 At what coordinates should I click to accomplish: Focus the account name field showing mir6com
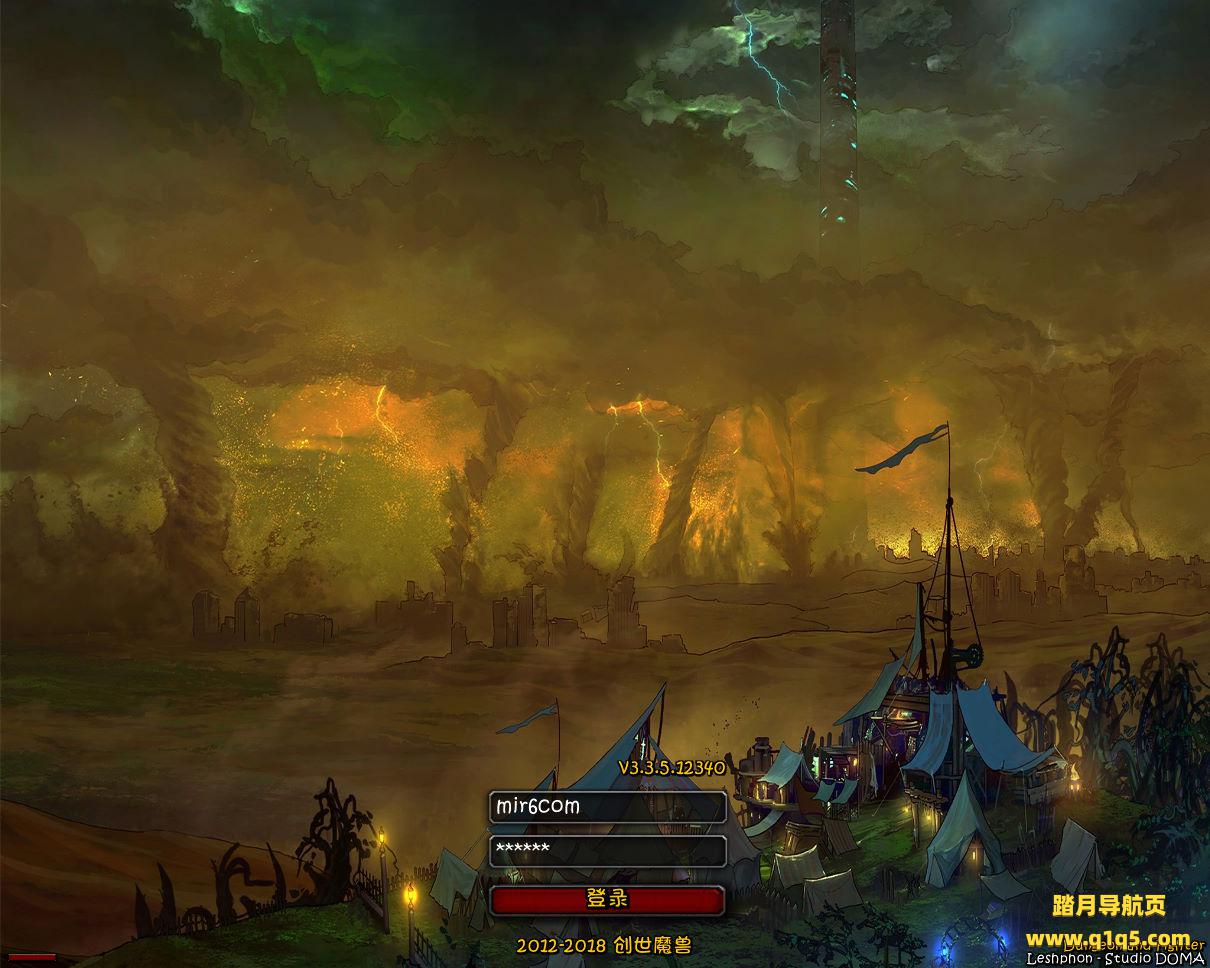(607, 807)
